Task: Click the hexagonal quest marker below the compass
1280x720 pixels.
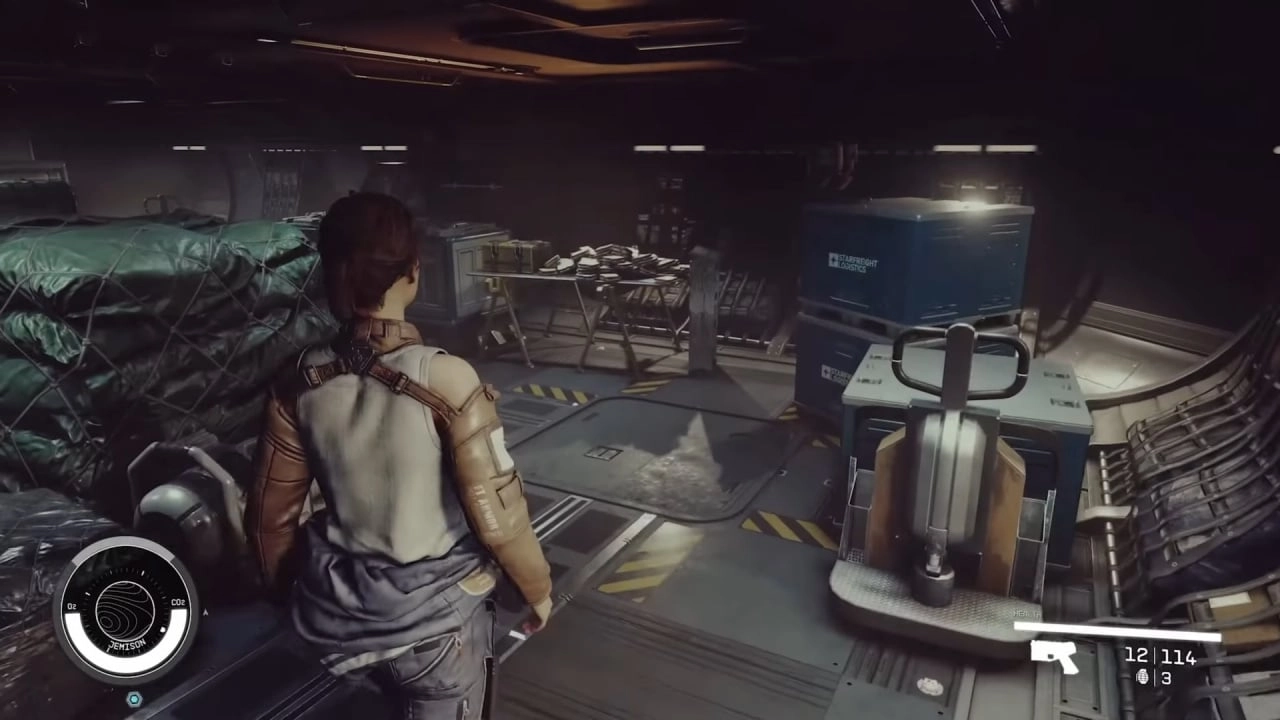Action: pos(135,698)
